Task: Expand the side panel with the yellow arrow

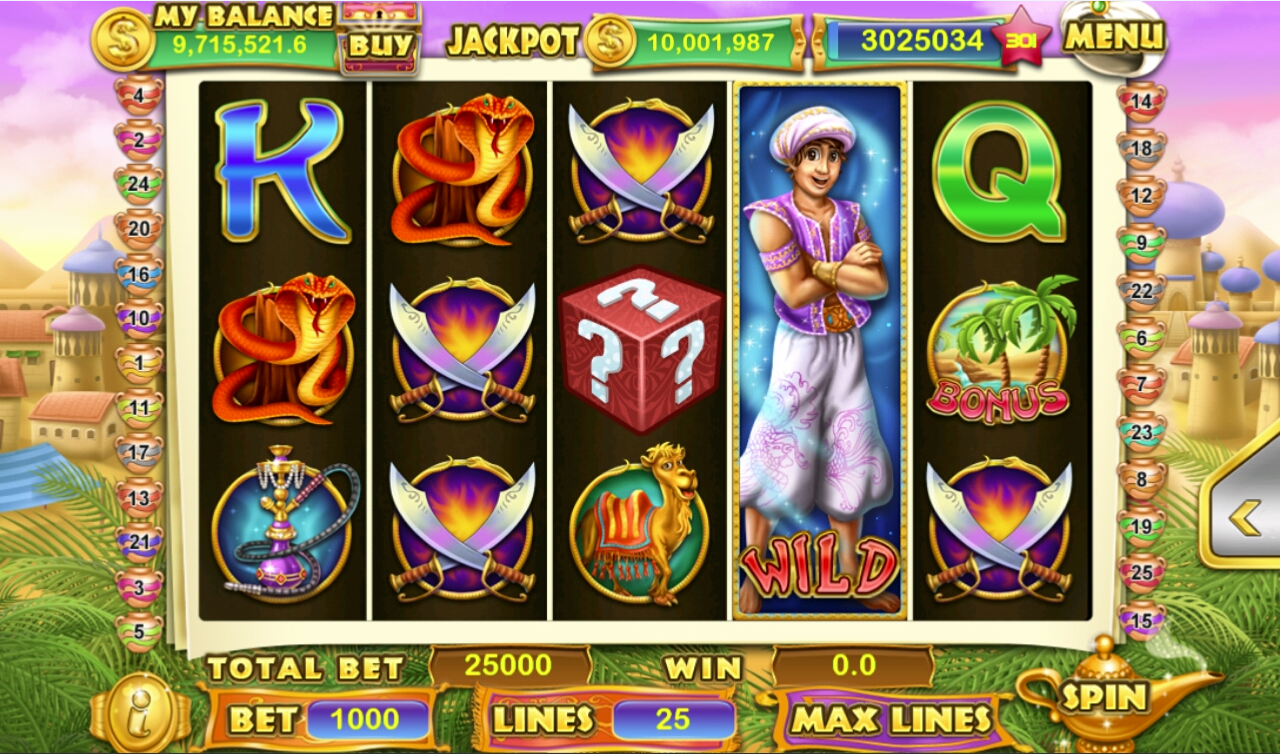Action: pos(1245,517)
